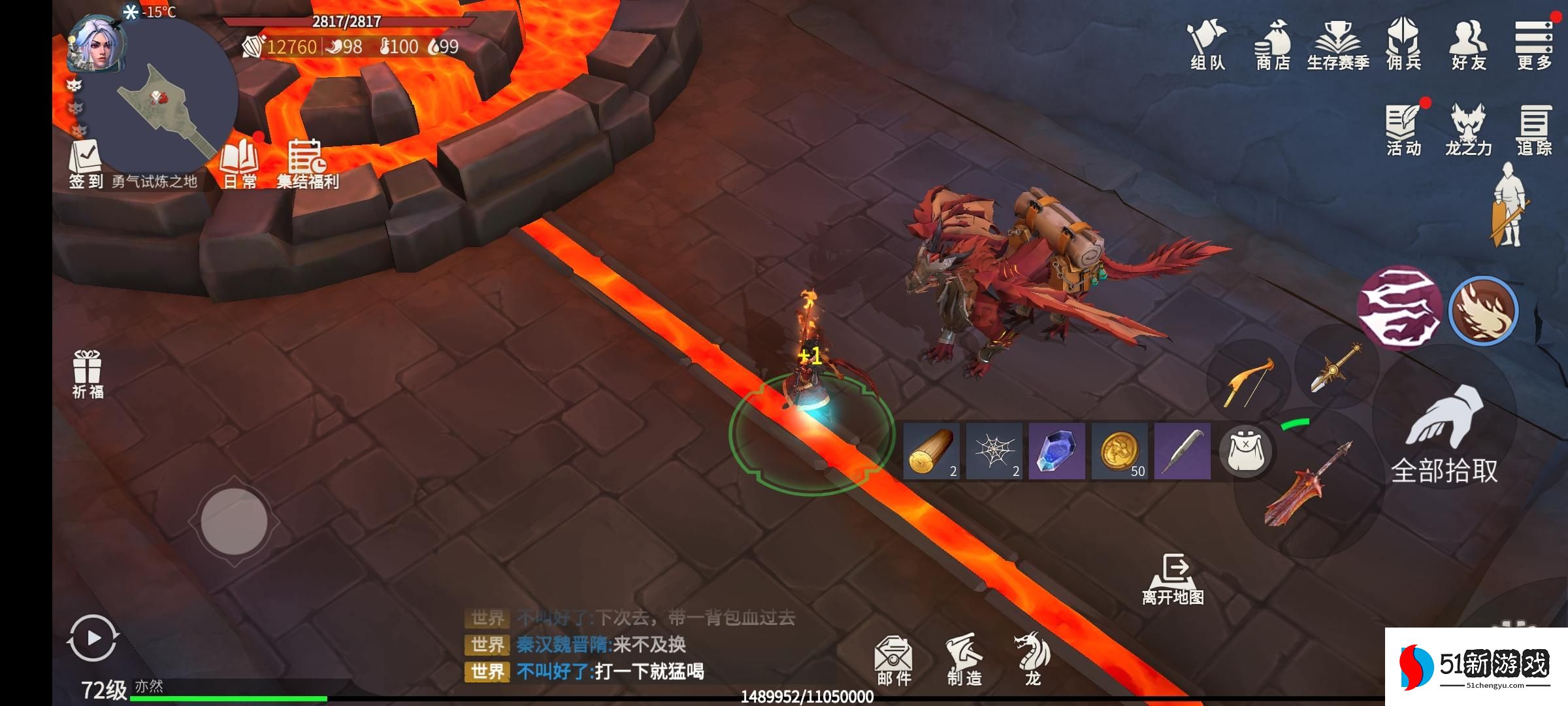Click 离开地图 to leave the map
1568x706 pixels.
1173,580
